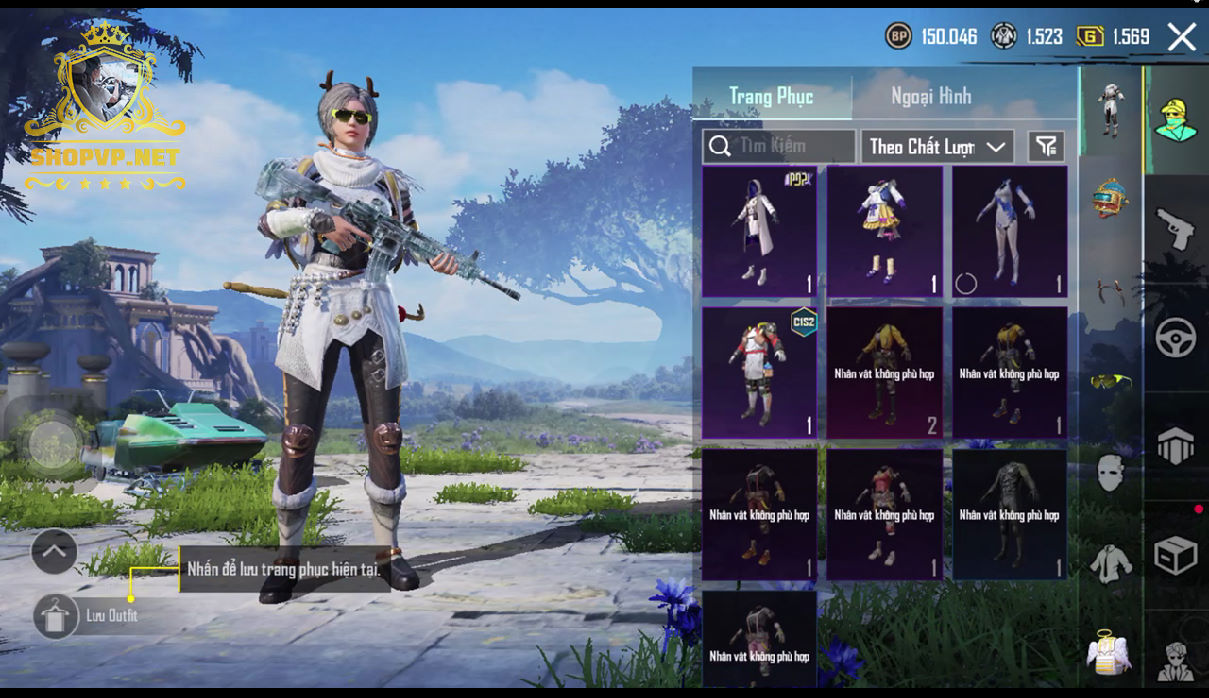
Task: Click the Tìm Kiếm search field
Action: coord(779,147)
